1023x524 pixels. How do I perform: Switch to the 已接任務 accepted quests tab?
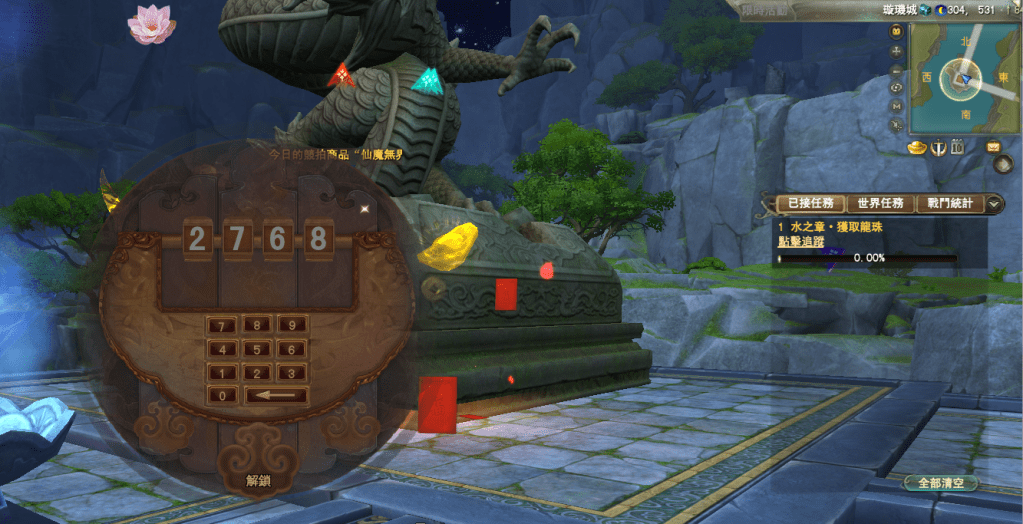coord(810,203)
